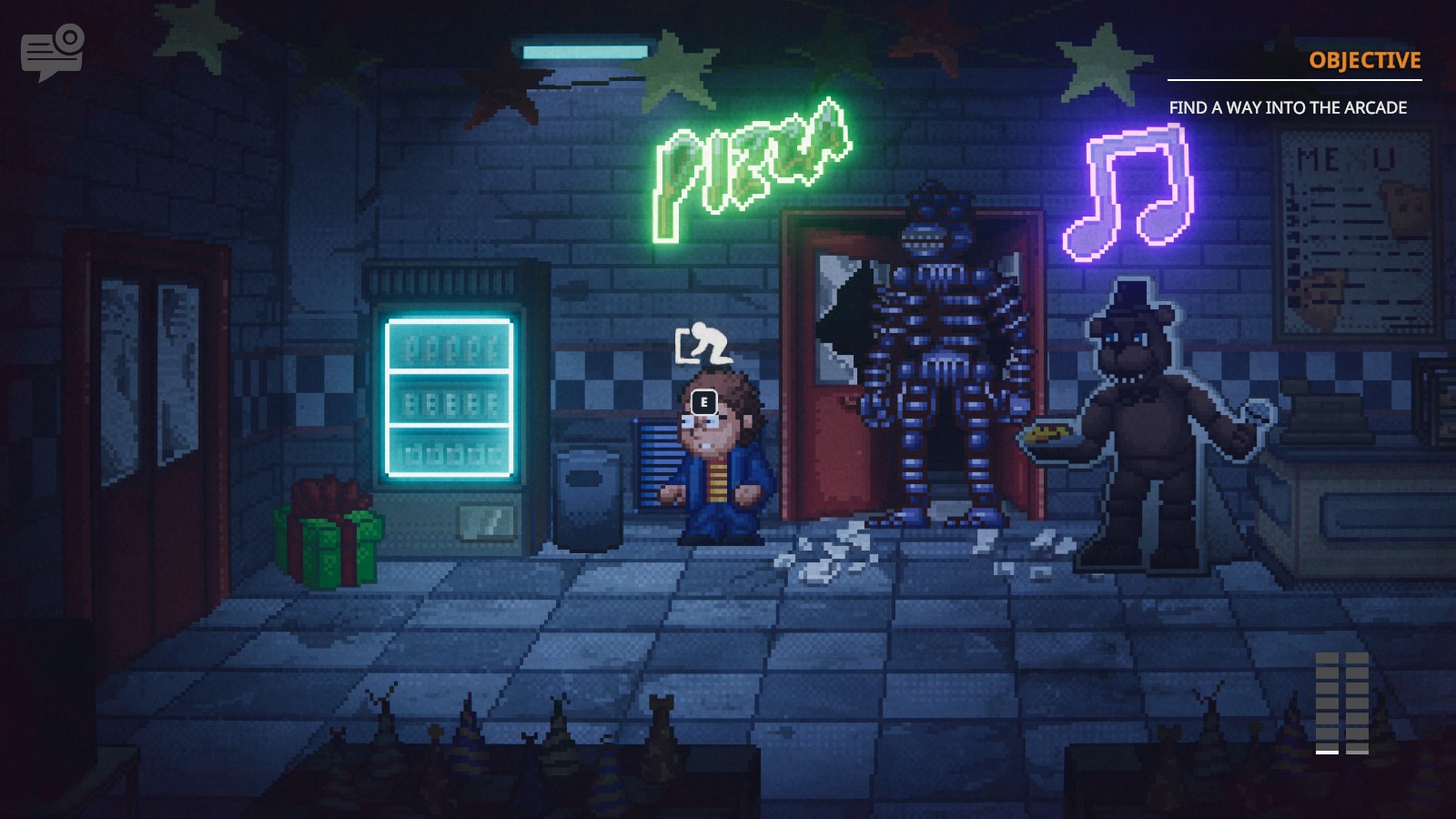Click the crouching figure interaction icon

[701, 340]
